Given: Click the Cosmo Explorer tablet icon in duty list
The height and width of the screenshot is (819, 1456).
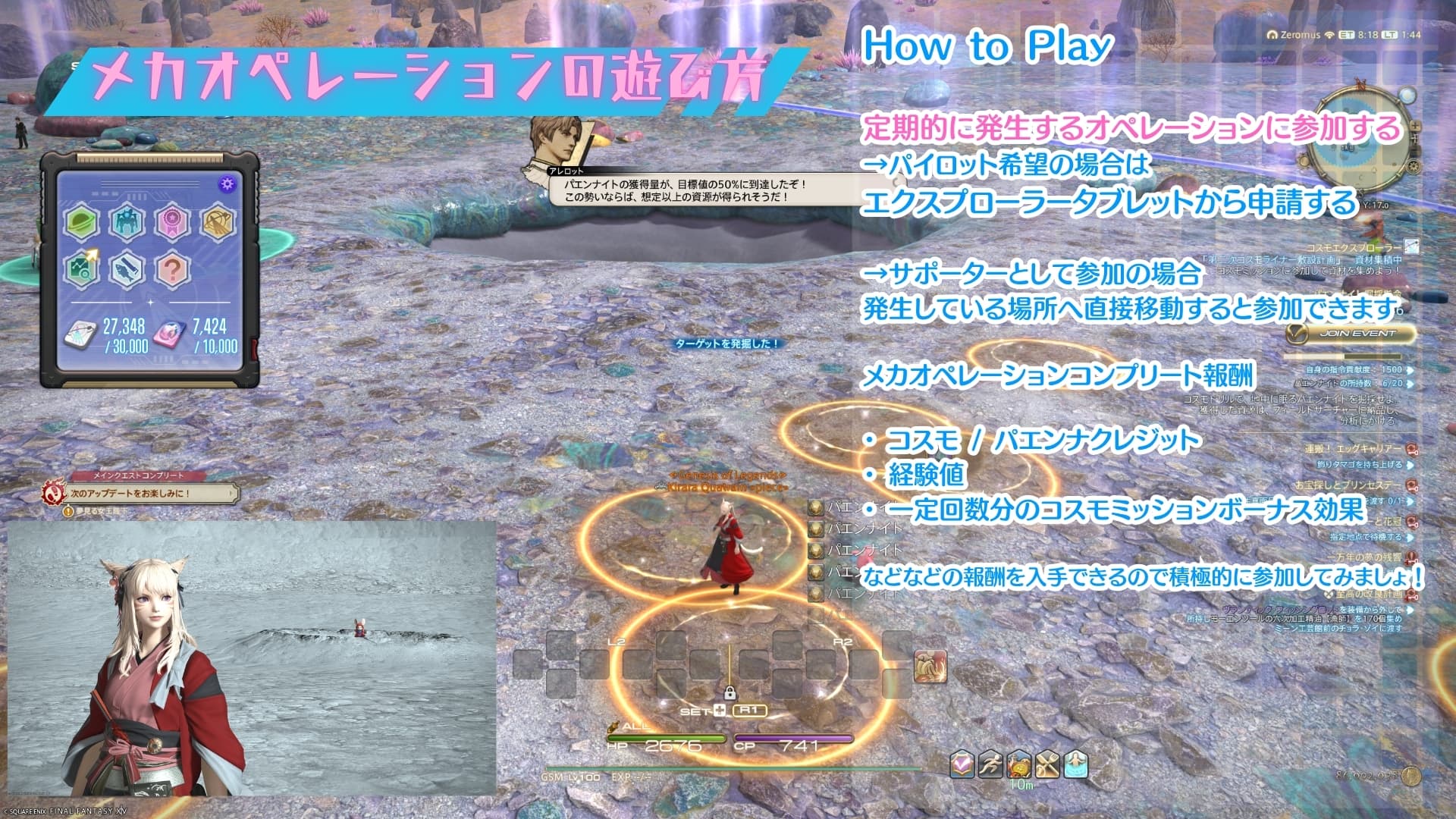Looking at the screenshot, I should (x=1410, y=246).
